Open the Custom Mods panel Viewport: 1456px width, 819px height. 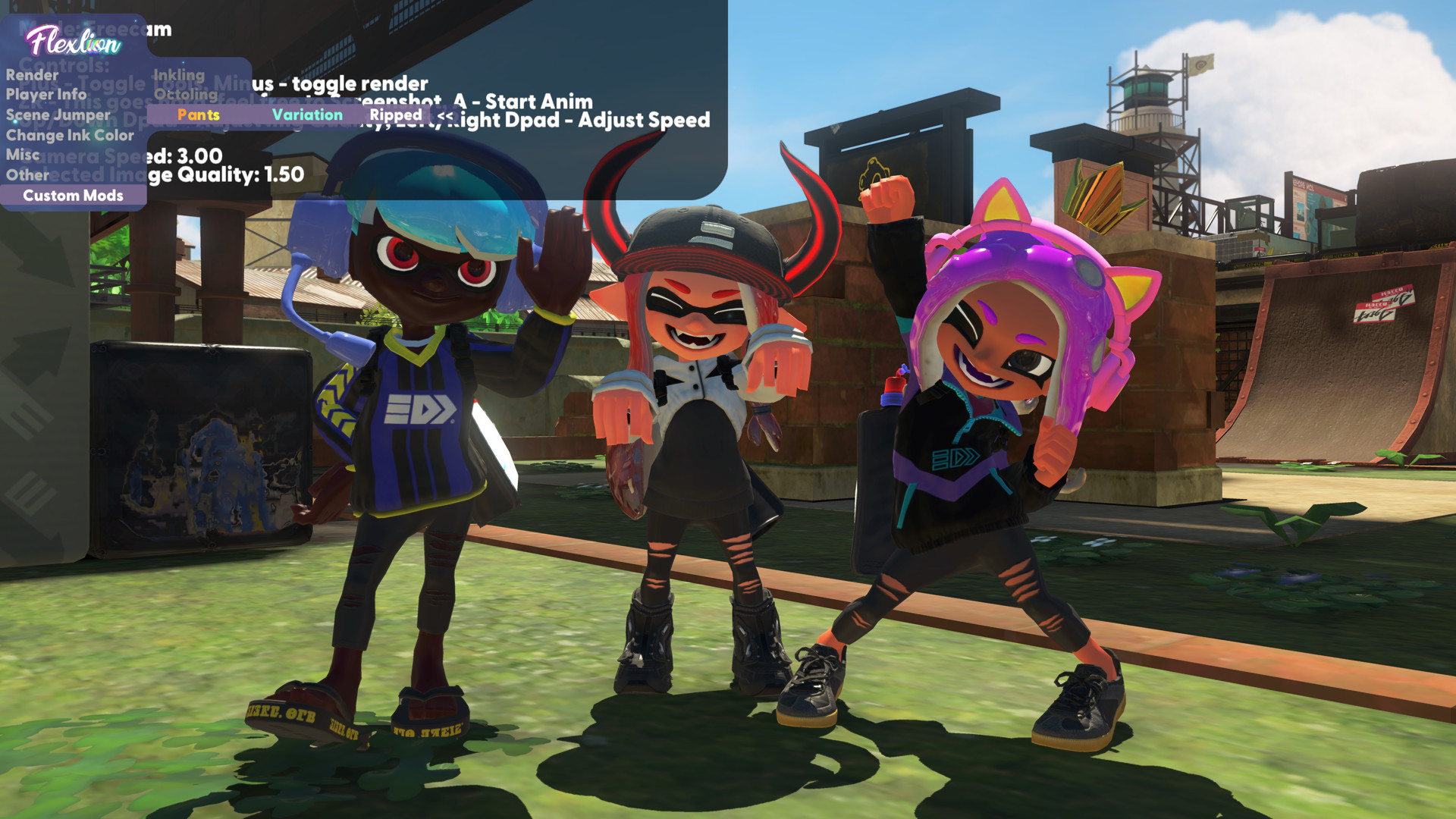click(x=72, y=196)
